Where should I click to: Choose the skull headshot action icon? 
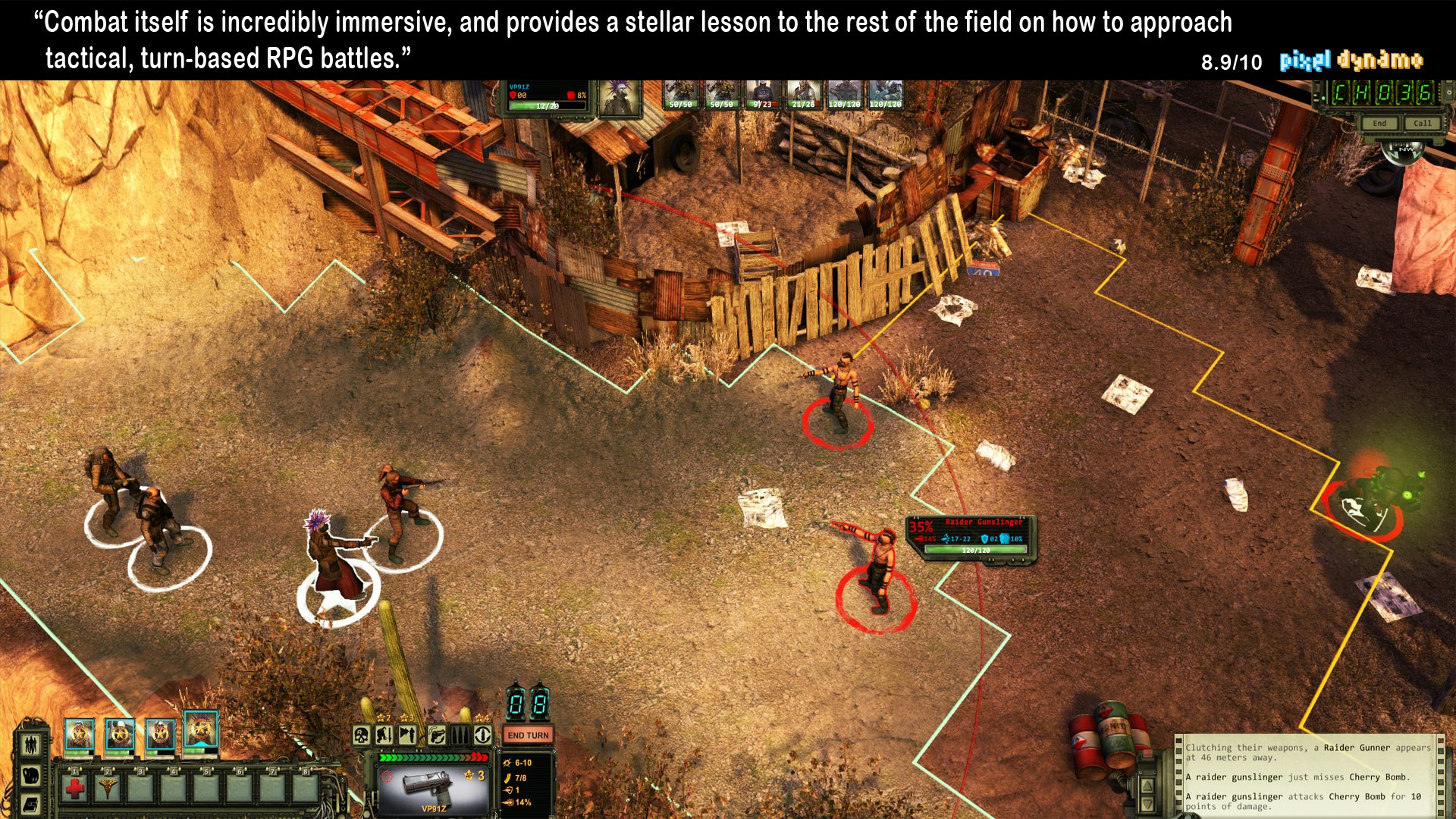[x=362, y=735]
